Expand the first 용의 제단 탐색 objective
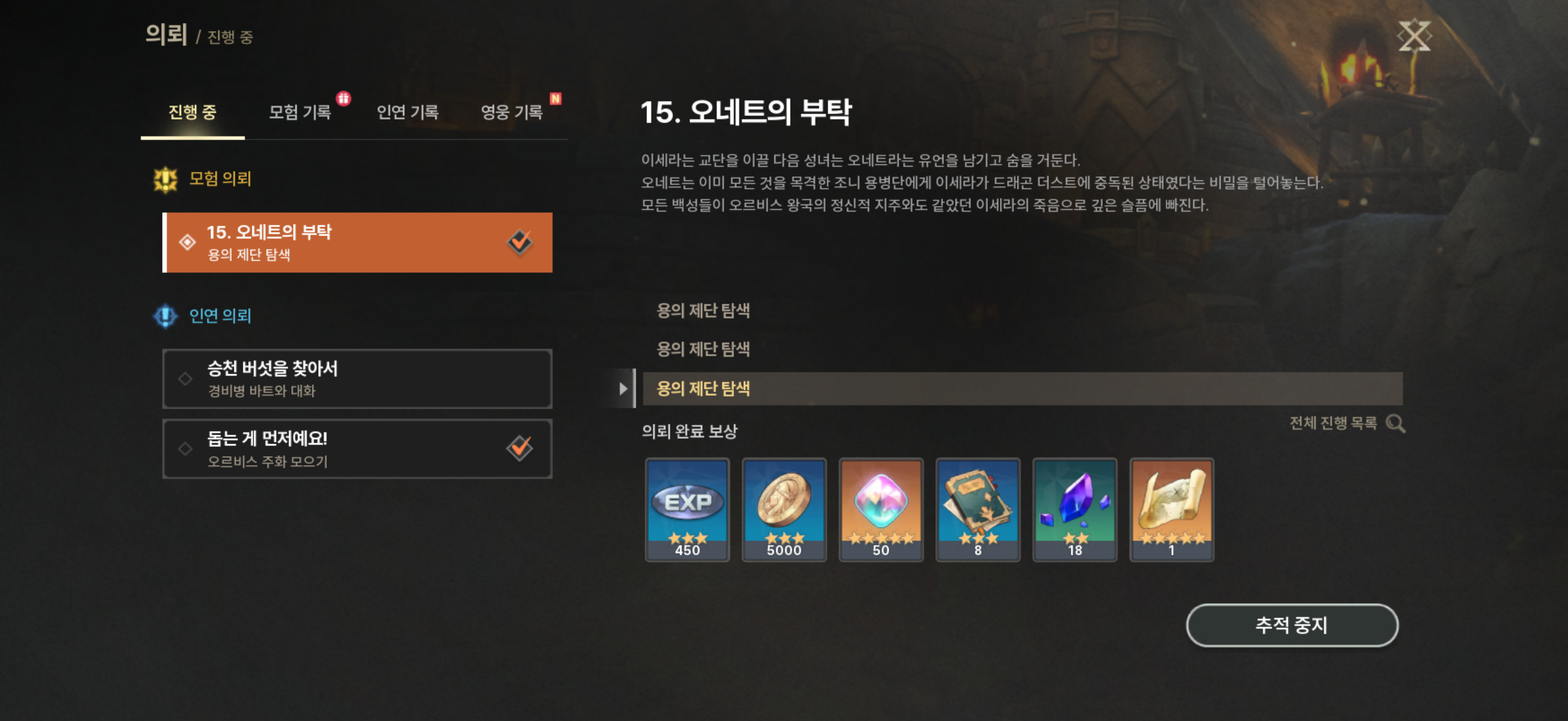Screen dimensions: 1568x721 703,310
